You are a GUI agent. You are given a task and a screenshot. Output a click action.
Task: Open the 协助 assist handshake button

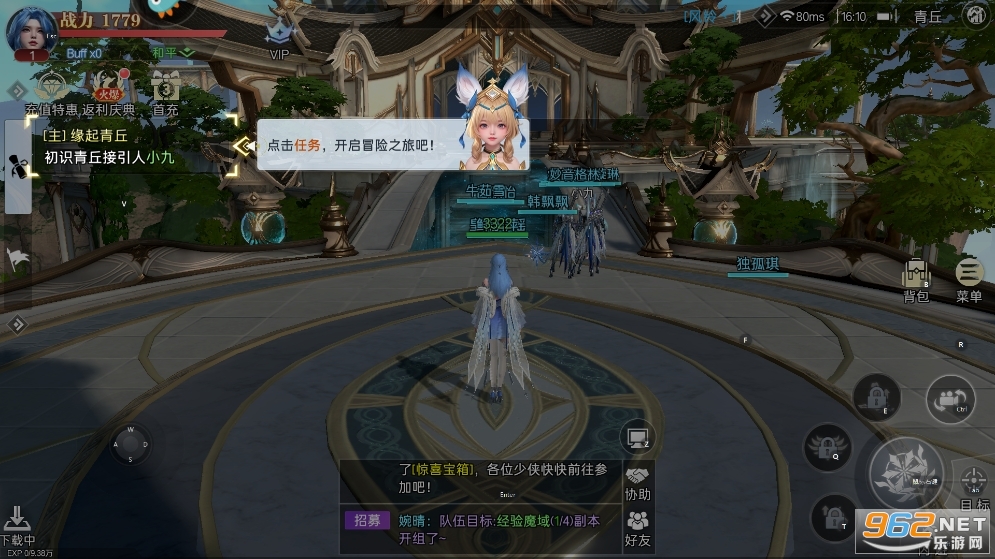click(x=637, y=483)
